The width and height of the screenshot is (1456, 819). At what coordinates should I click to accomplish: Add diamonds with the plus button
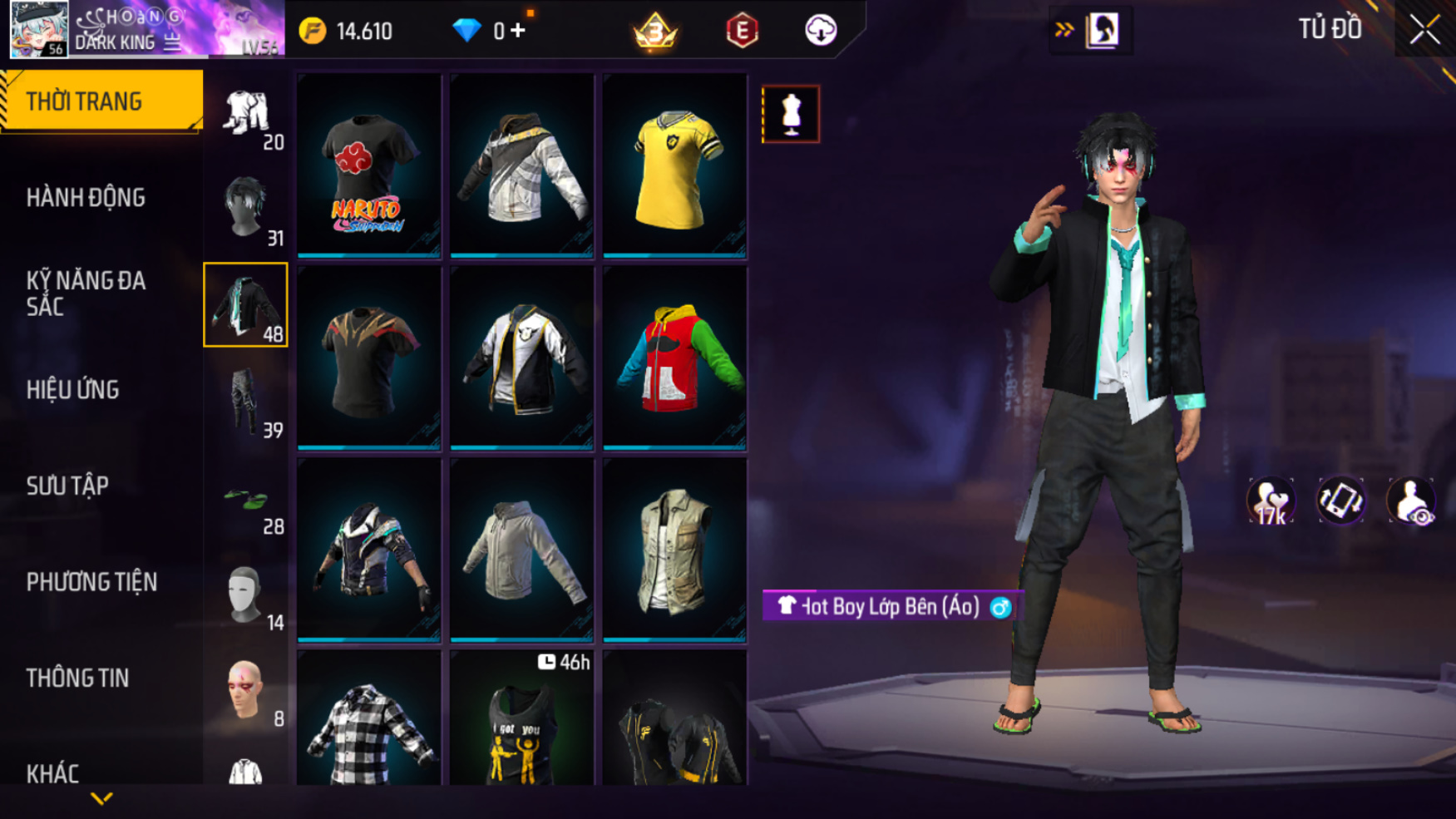point(518,31)
